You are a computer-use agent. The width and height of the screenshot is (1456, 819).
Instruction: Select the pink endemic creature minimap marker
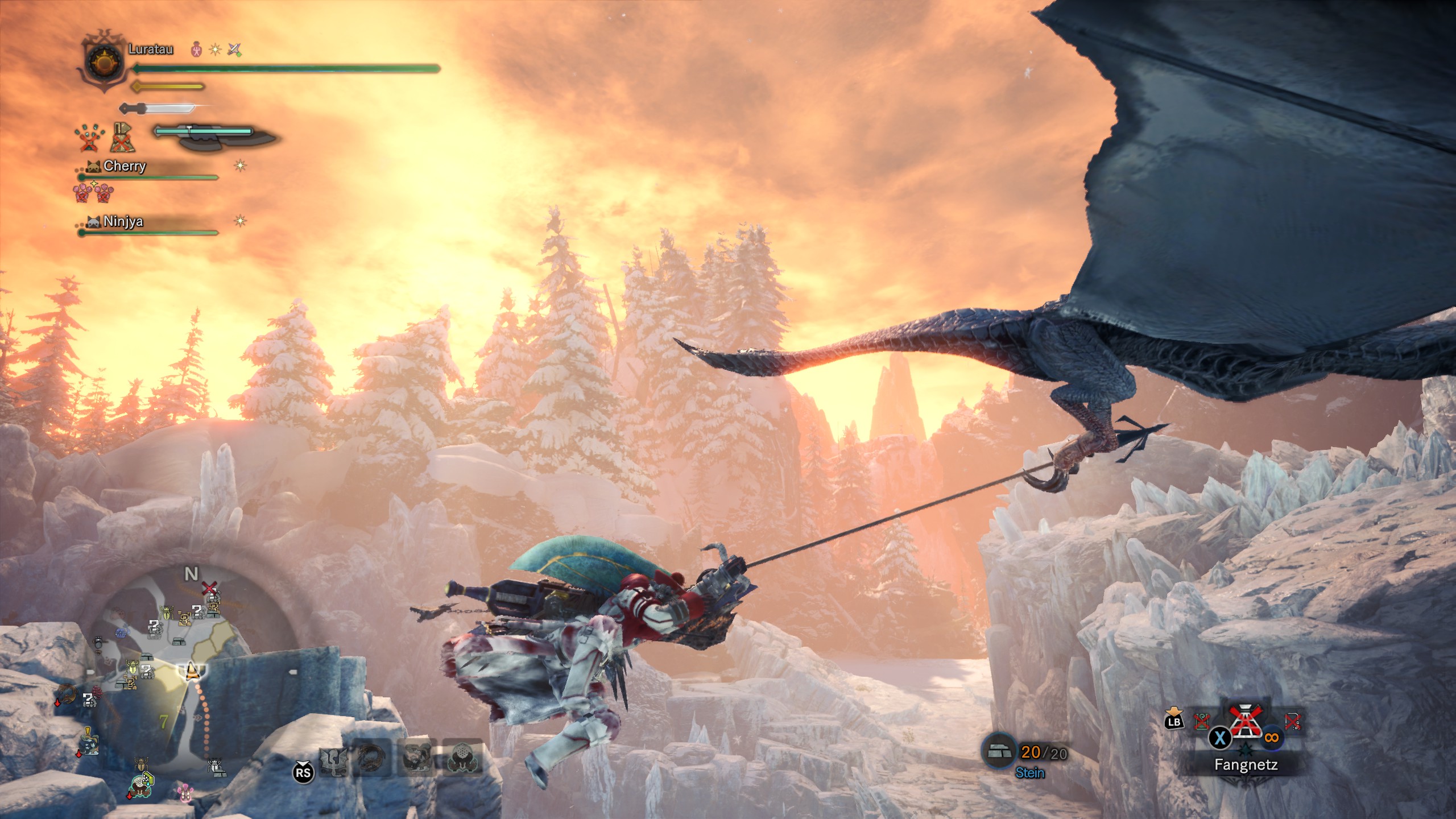pyautogui.click(x=185, y=791)
